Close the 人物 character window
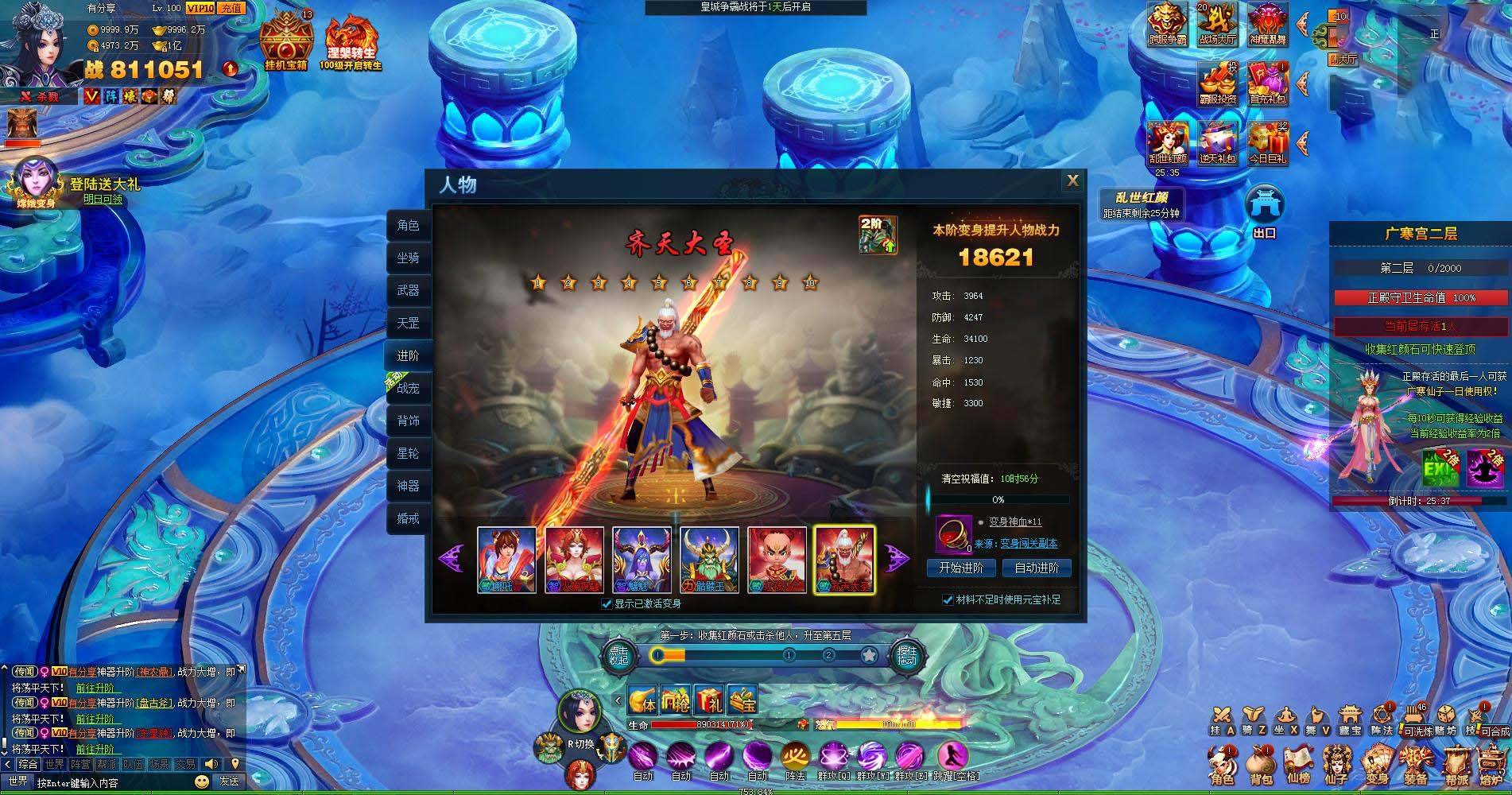Viewport: 1512px width, 795px height. [x=1072, y=181]
